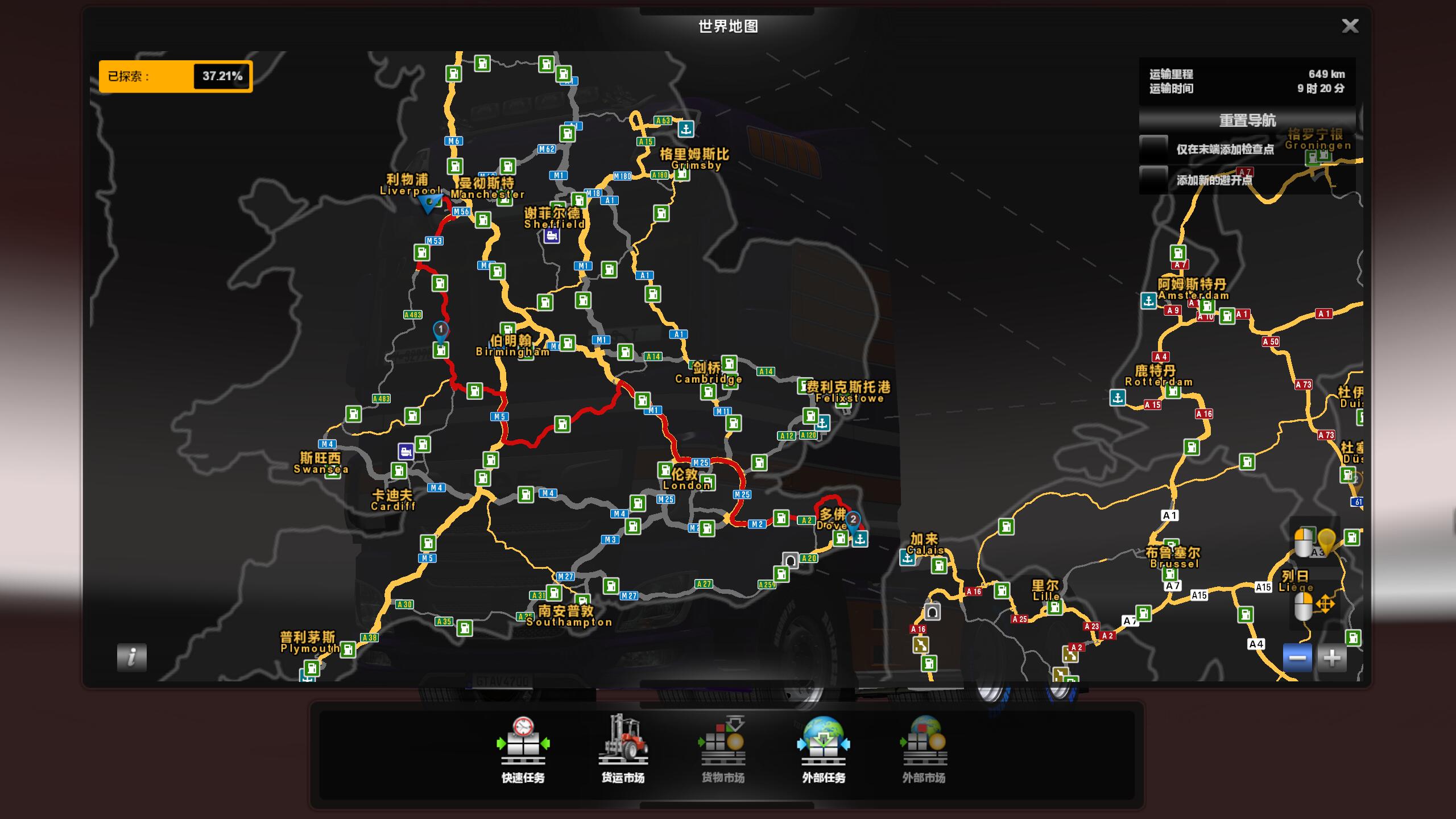The width and height of the screenshot is (1456, 819).
Task: Select waypoint marker 2 near Dover
Action: [853, 519]
